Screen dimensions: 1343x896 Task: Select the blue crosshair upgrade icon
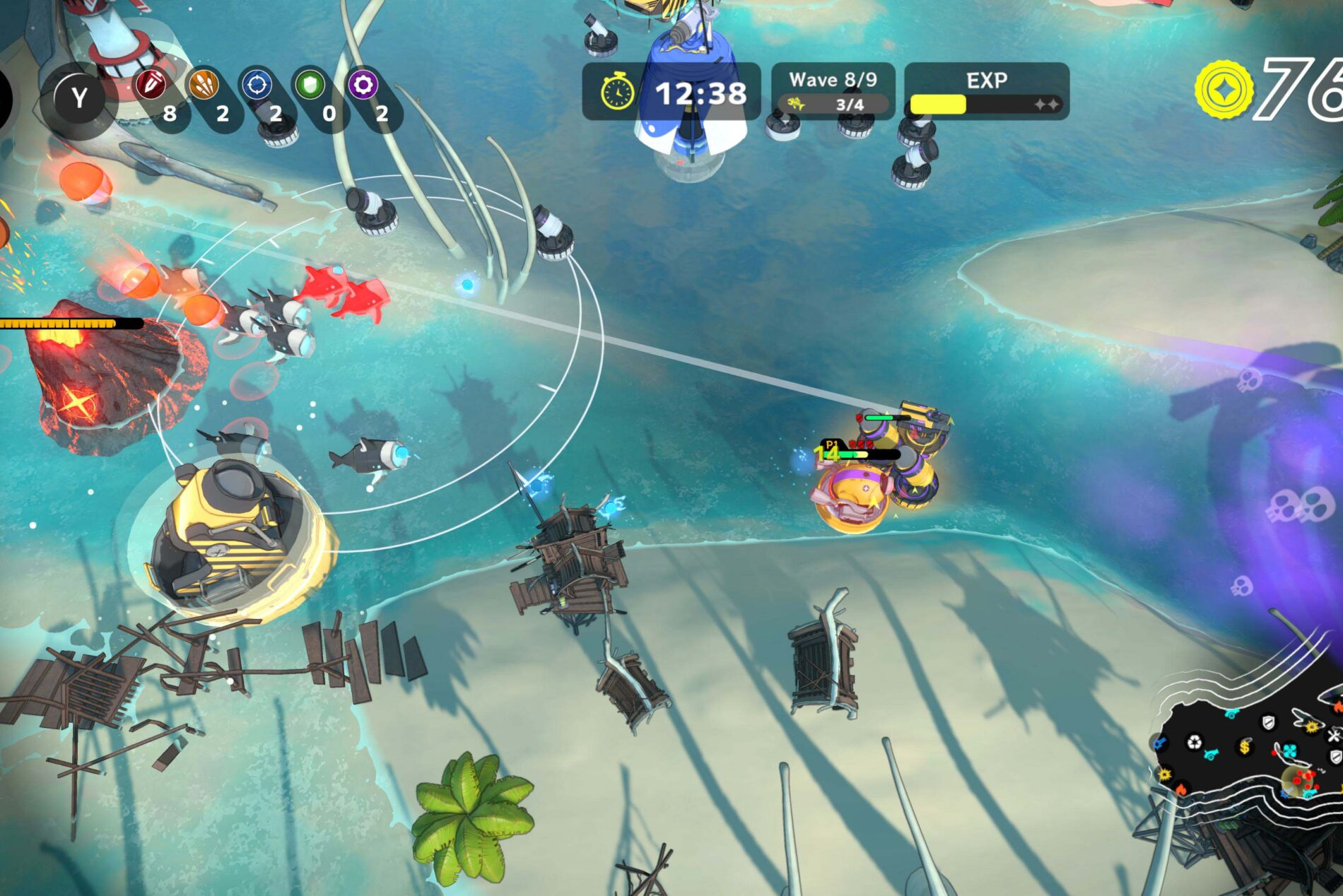click(x=257, y=86)
